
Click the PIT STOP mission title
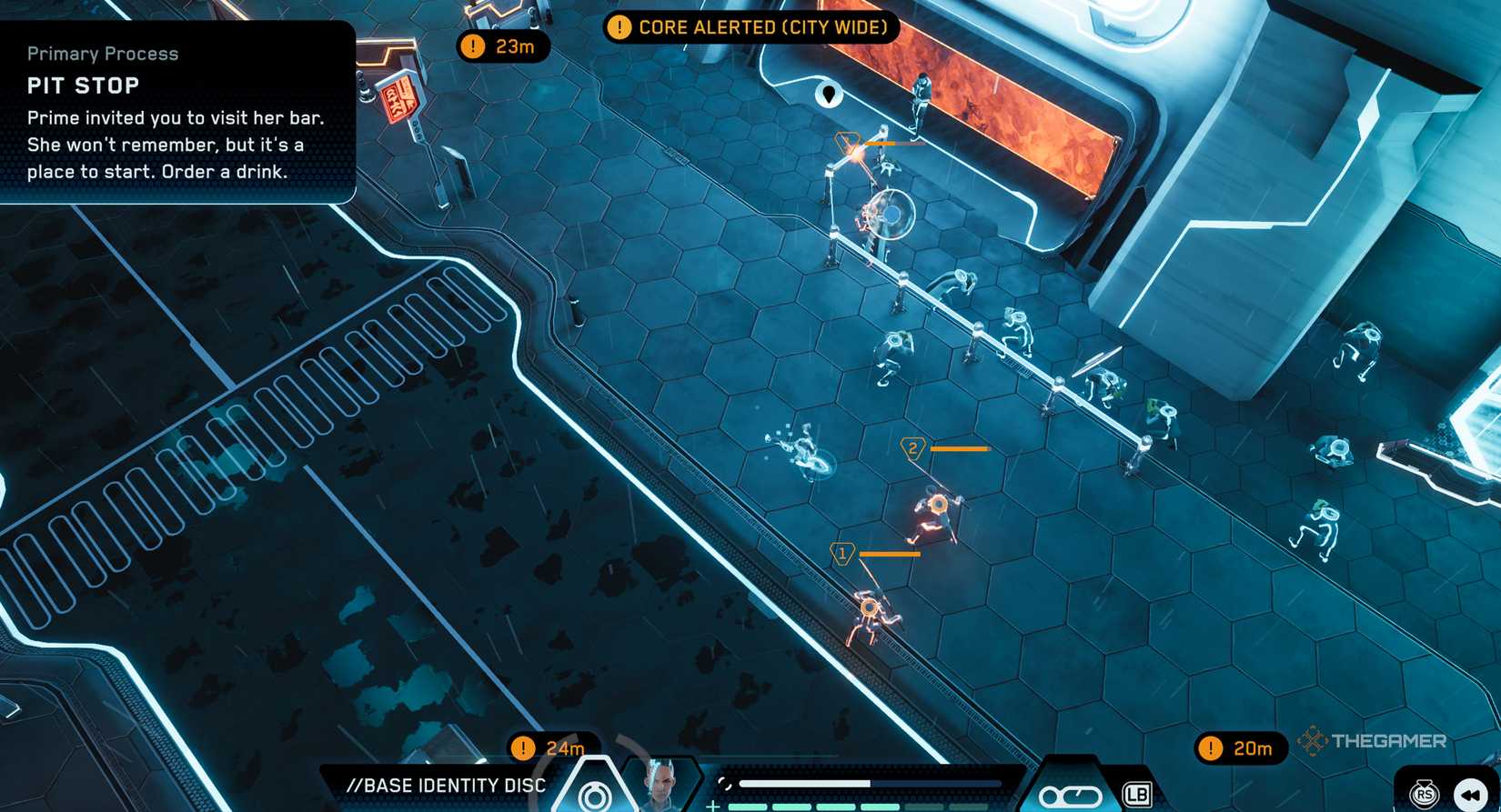coord(83,85)
